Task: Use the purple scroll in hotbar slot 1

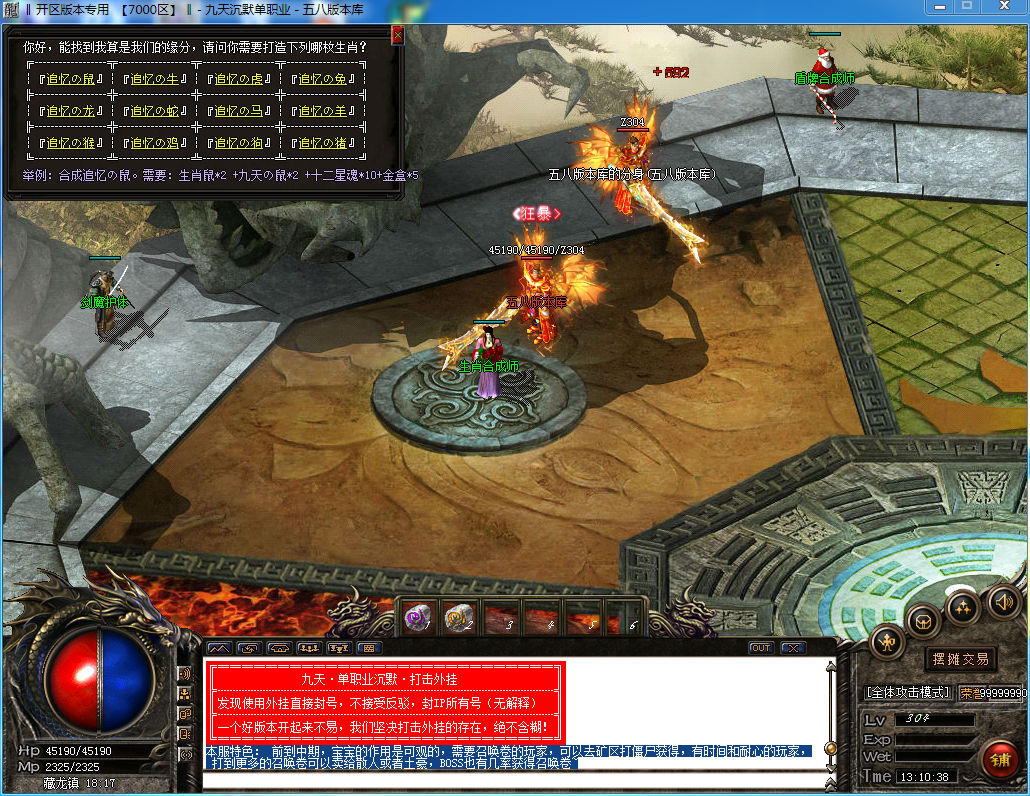Action: (x=418, y=619)
